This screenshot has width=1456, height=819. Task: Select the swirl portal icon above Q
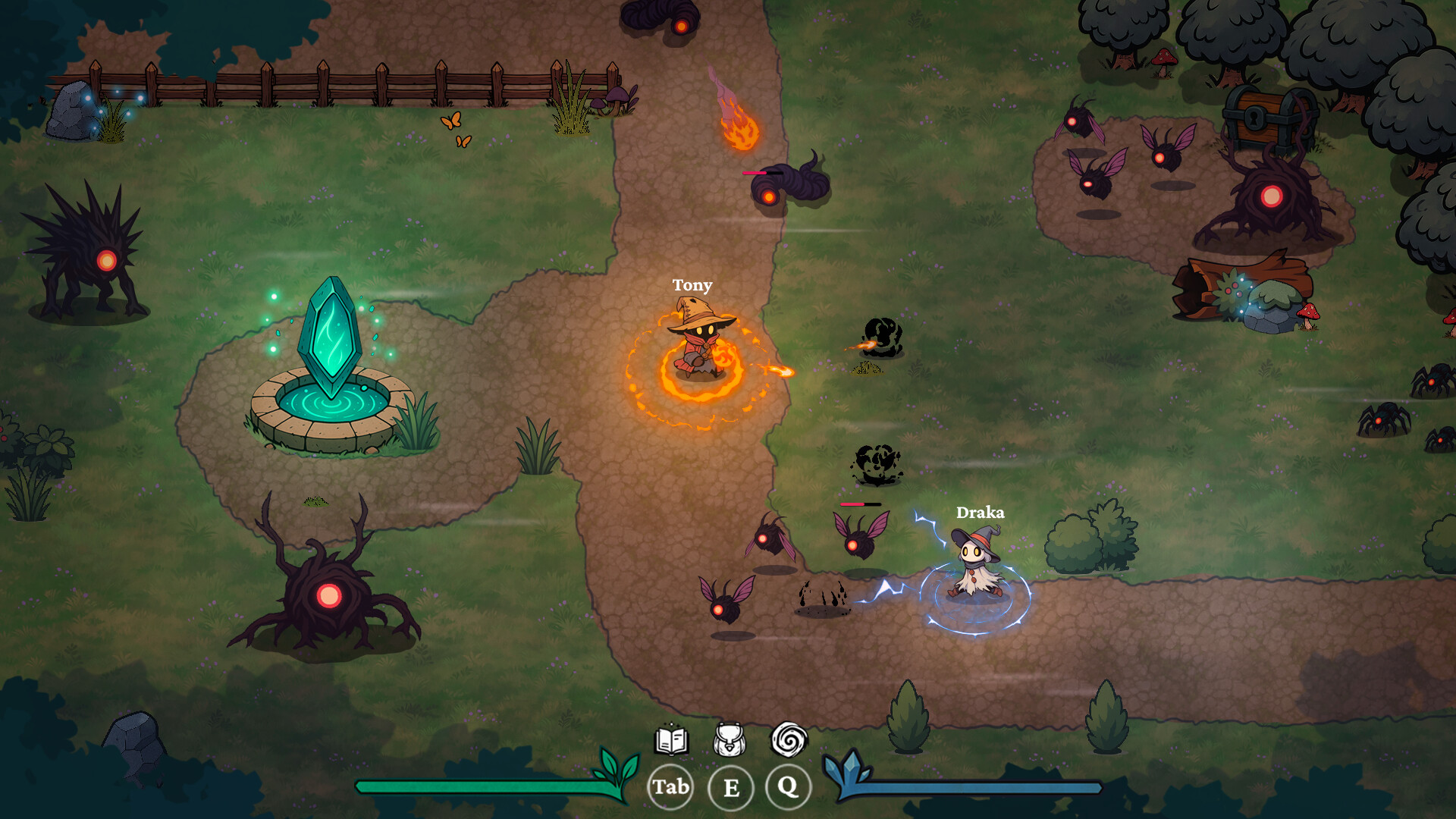[789, 739]
